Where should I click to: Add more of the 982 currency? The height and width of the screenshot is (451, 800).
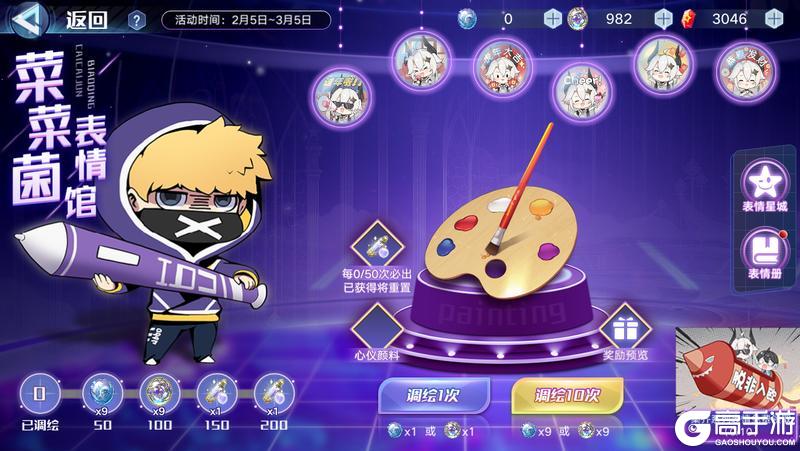(x=662, y=18)
